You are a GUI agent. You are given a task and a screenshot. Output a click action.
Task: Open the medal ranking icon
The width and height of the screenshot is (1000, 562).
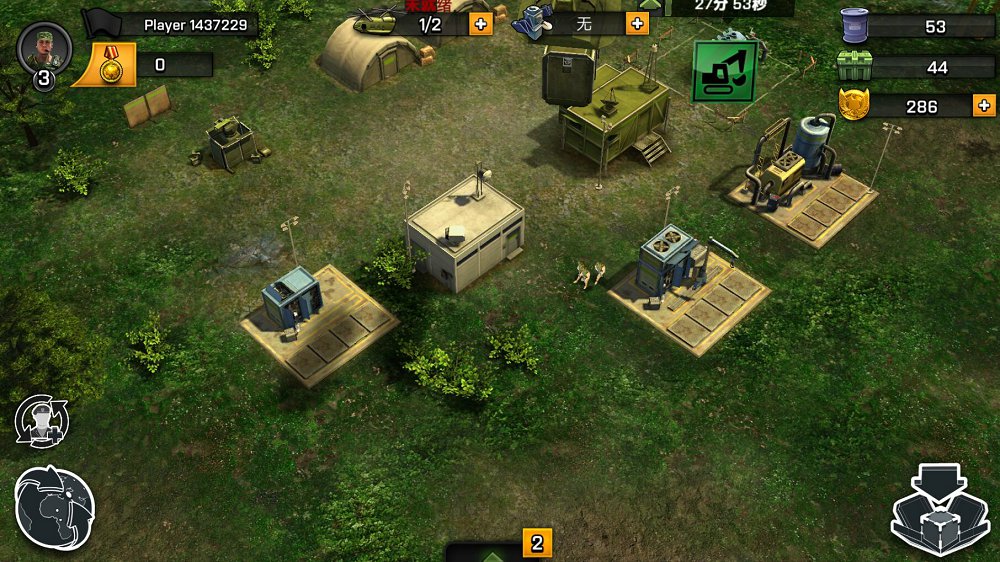104,66
